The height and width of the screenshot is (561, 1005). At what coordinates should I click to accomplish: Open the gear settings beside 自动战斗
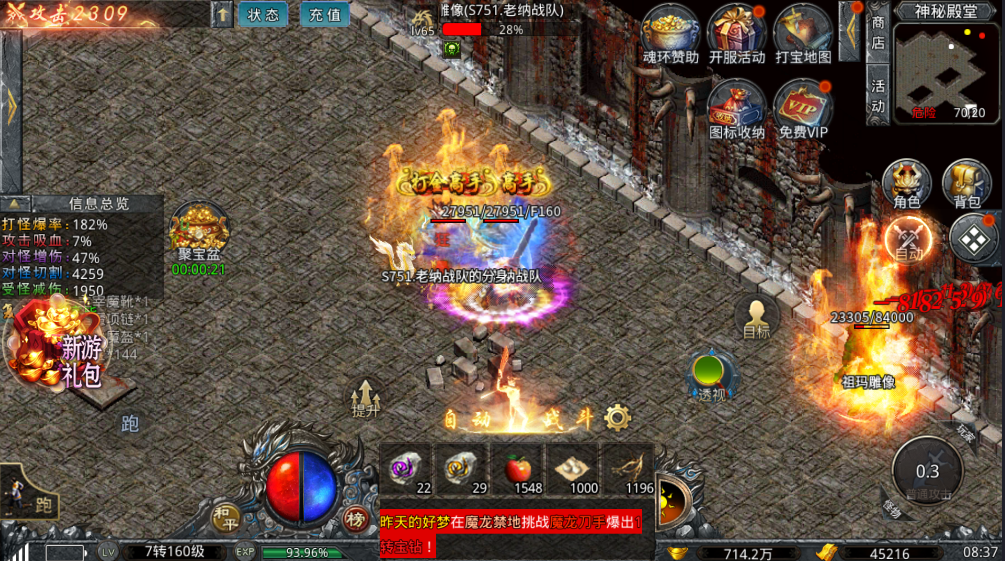pyautogui.click(x=618, y=418)
